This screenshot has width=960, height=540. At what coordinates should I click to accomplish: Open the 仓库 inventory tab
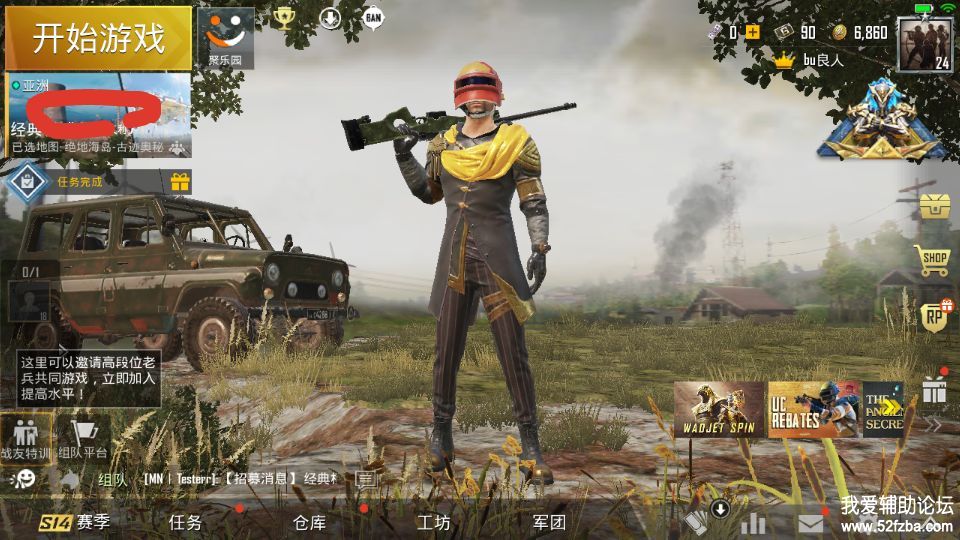tap(309, 522)
